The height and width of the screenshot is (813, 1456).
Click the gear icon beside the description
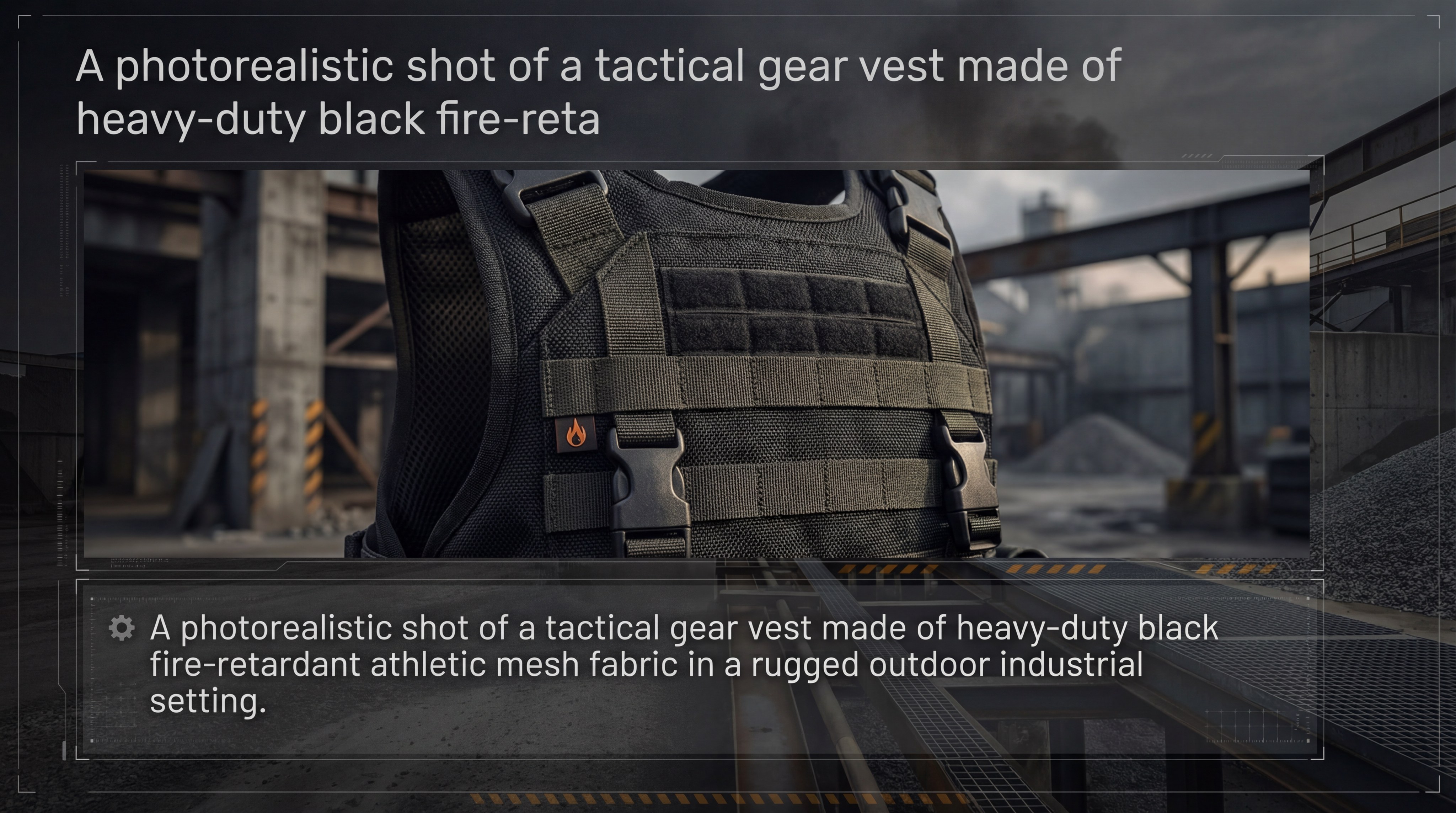(x=122, y=629)
